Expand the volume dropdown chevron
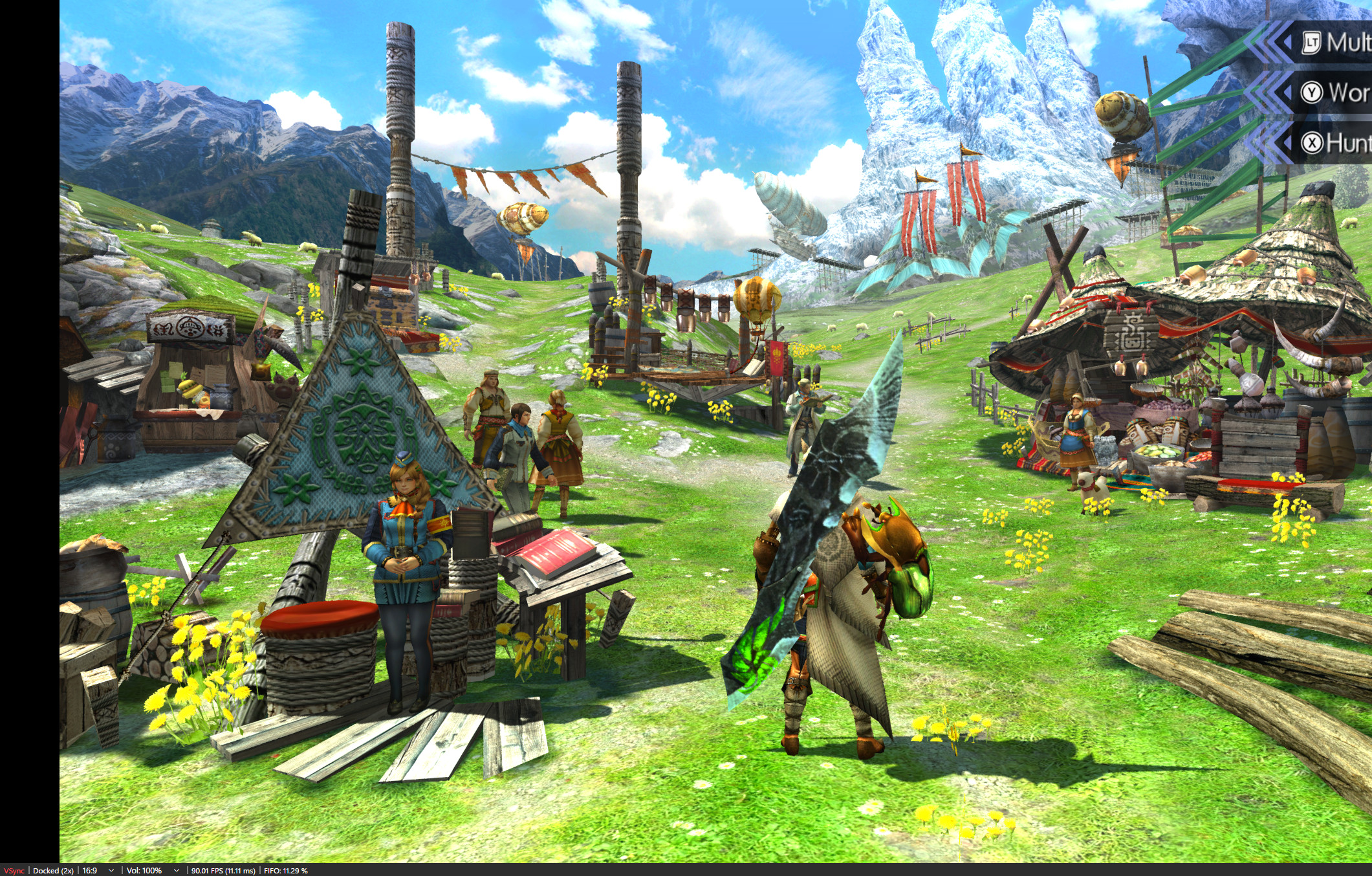 pyautogui.click(x=176, y=870)
